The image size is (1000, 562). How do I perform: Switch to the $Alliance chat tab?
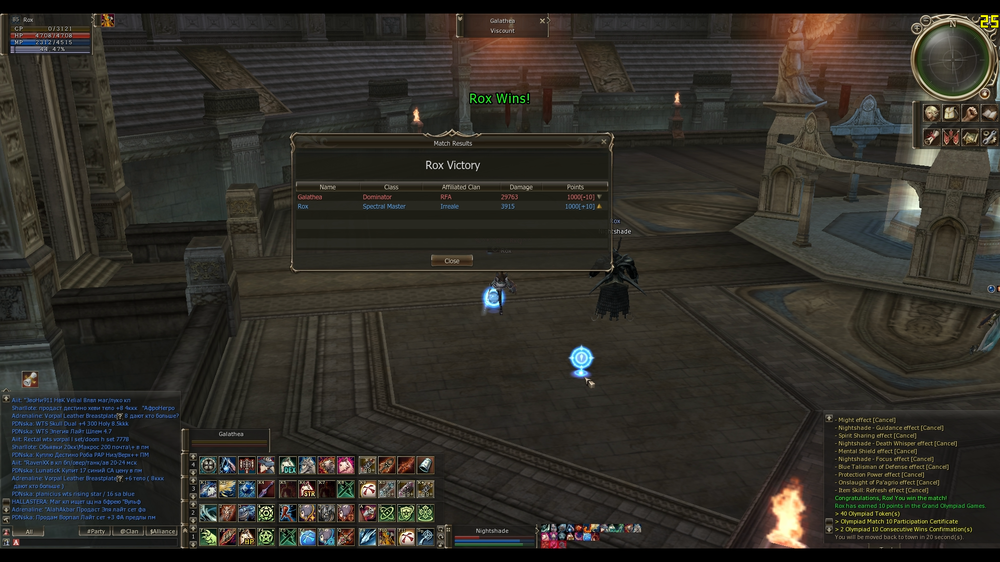pyautogui.click(x=161, y=531)
